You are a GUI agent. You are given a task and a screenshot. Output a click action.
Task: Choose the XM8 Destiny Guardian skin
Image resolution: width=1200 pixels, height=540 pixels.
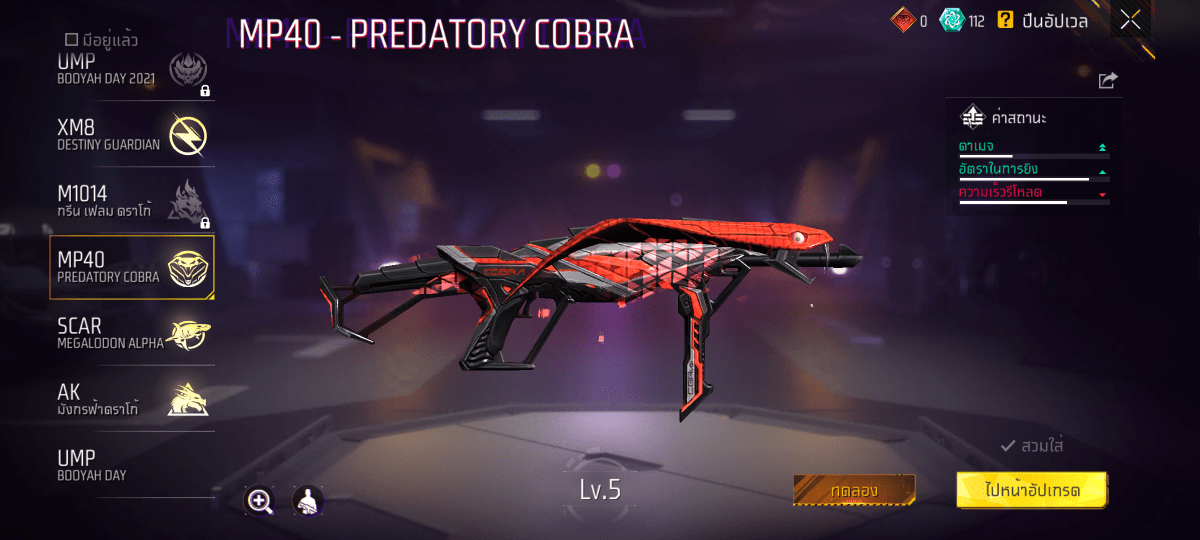click(132, 134)
